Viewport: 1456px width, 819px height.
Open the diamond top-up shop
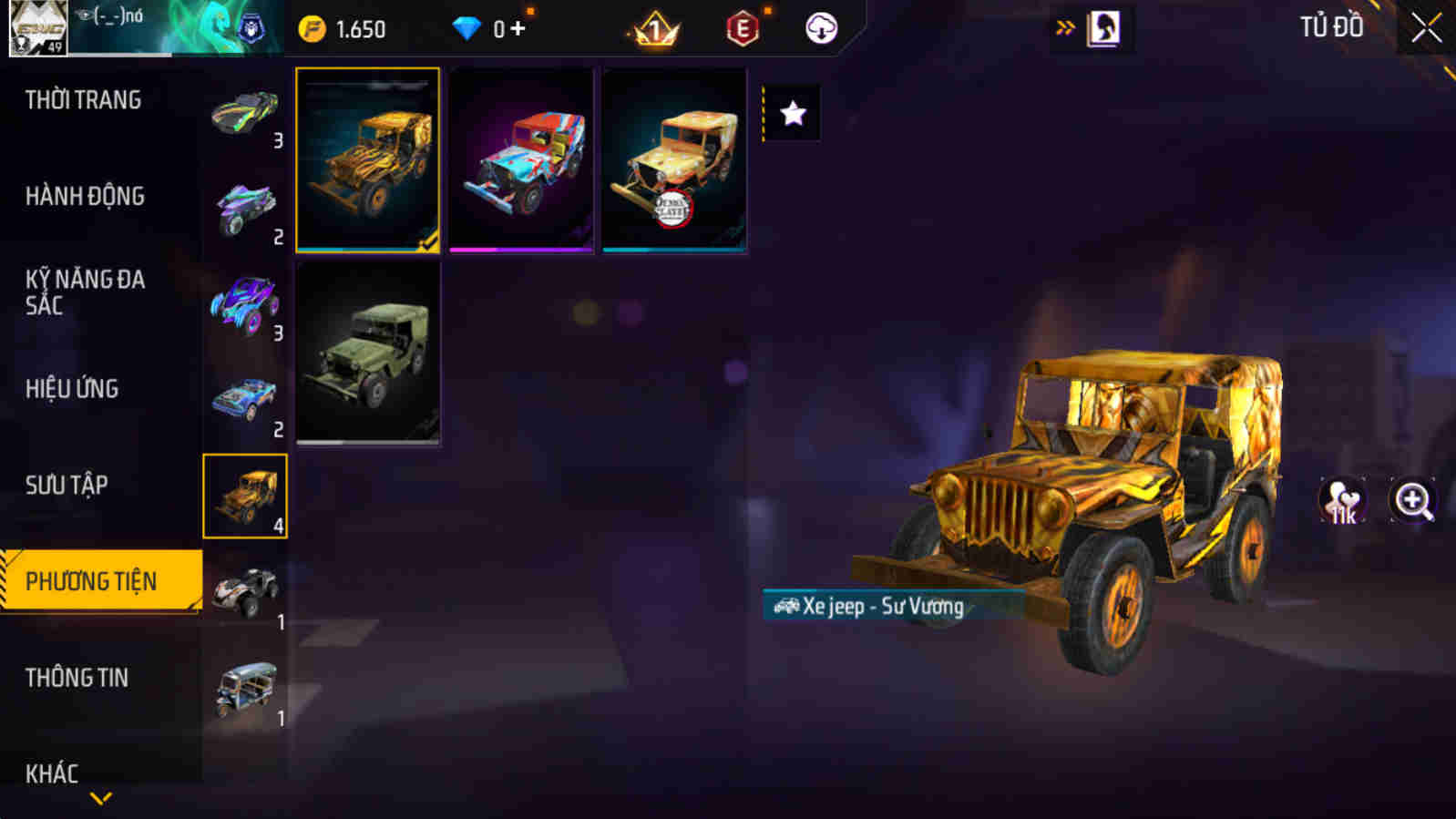click(467, 27)
